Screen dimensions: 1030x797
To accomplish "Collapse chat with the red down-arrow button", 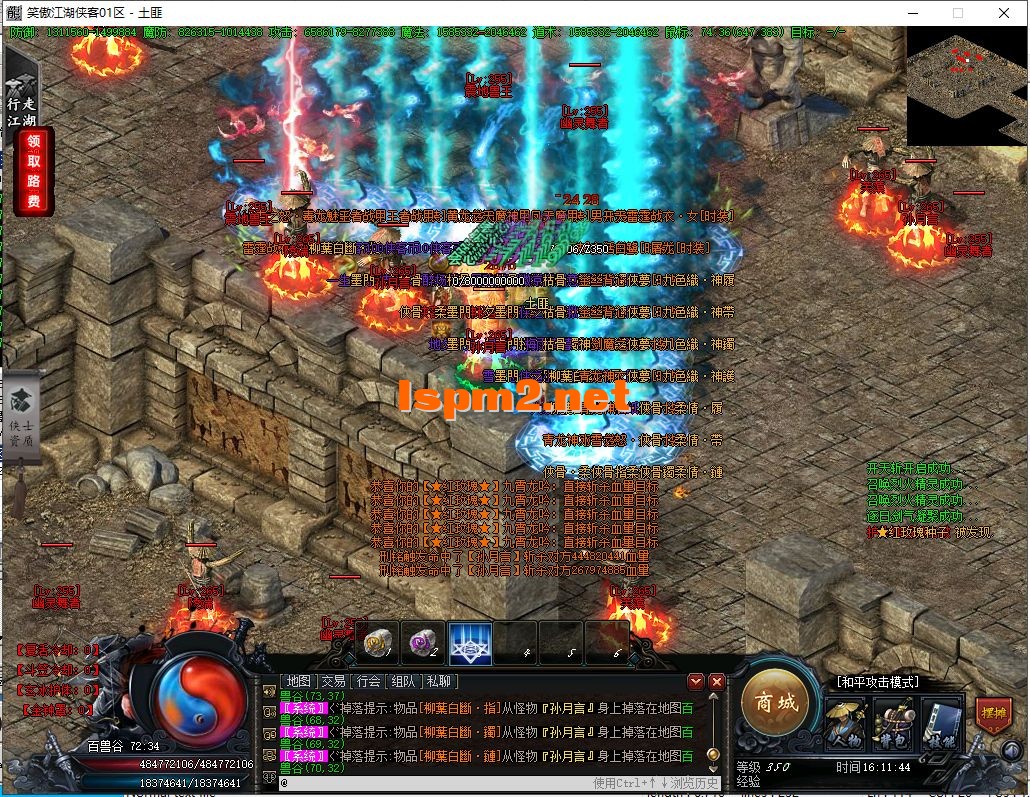I will pyautogui.click(x=696, y=681).
